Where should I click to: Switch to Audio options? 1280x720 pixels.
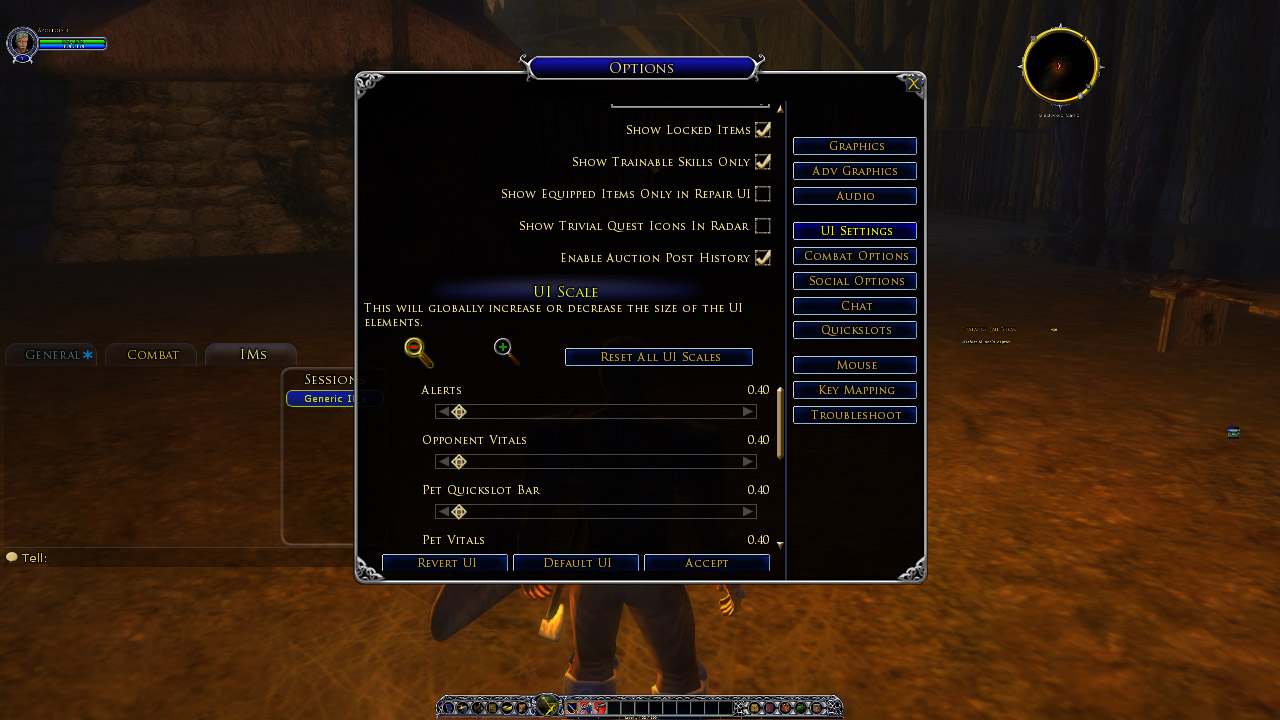[855, 196]
